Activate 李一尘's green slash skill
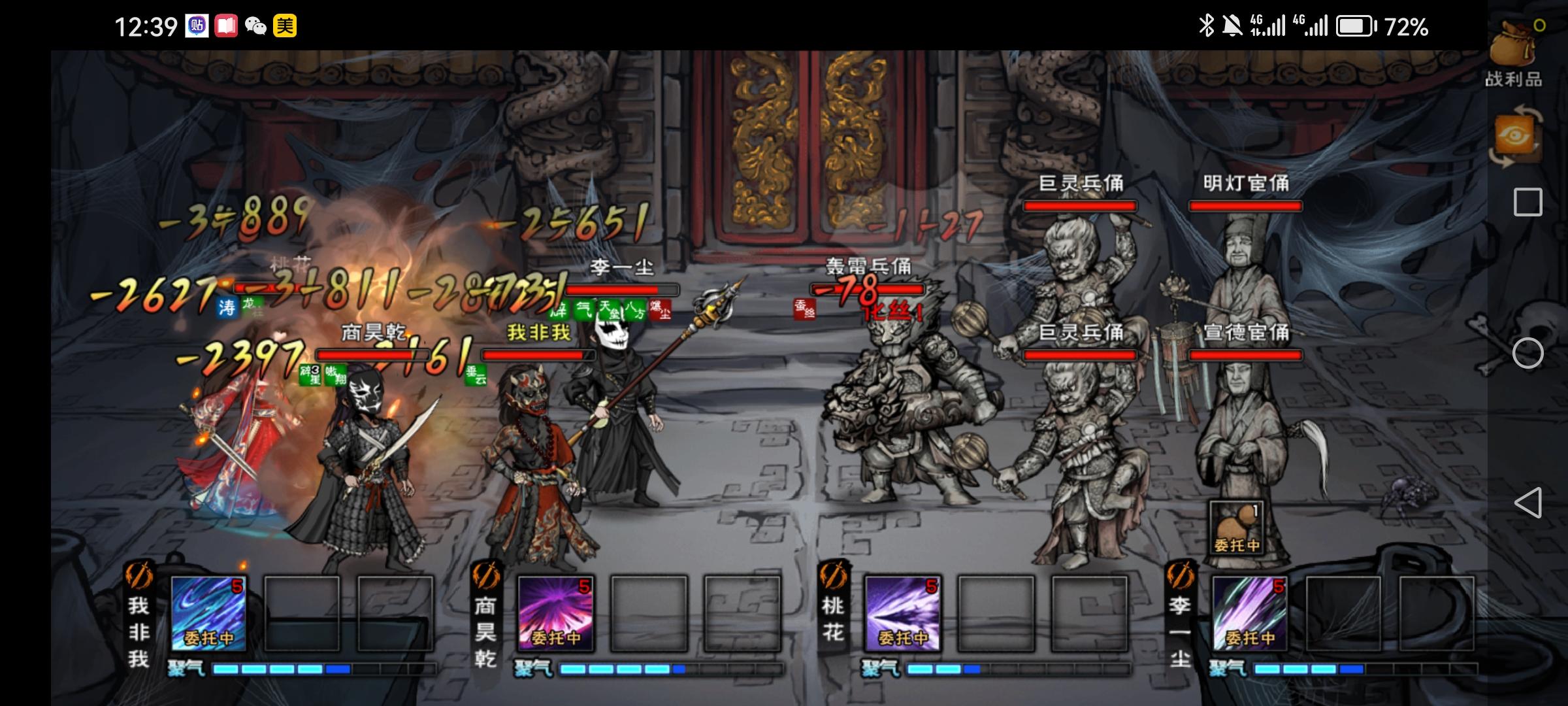The height and width of the screenshot is (706, 1568). [1249, 613]
